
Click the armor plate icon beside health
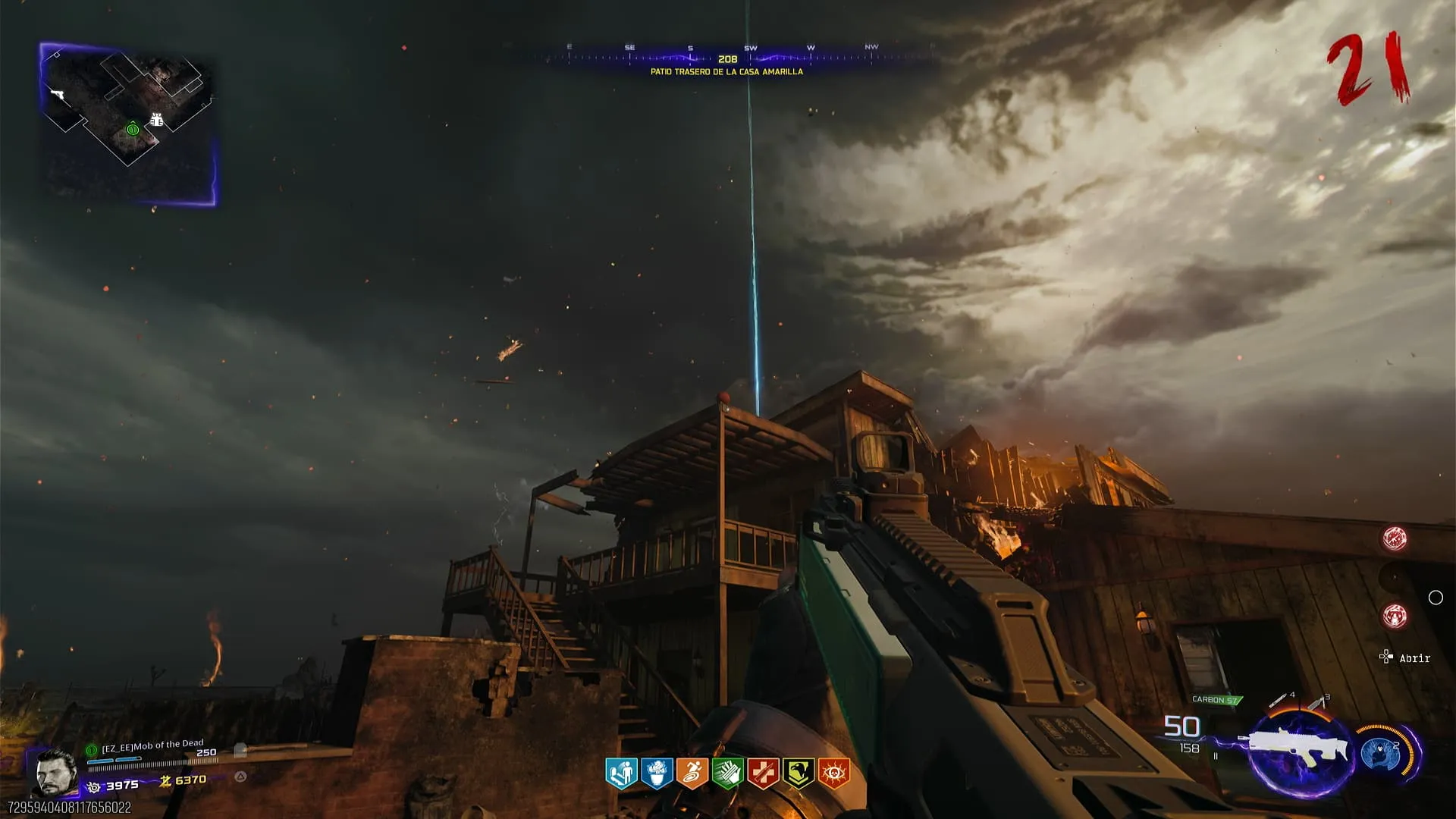[x=240, y=751]
